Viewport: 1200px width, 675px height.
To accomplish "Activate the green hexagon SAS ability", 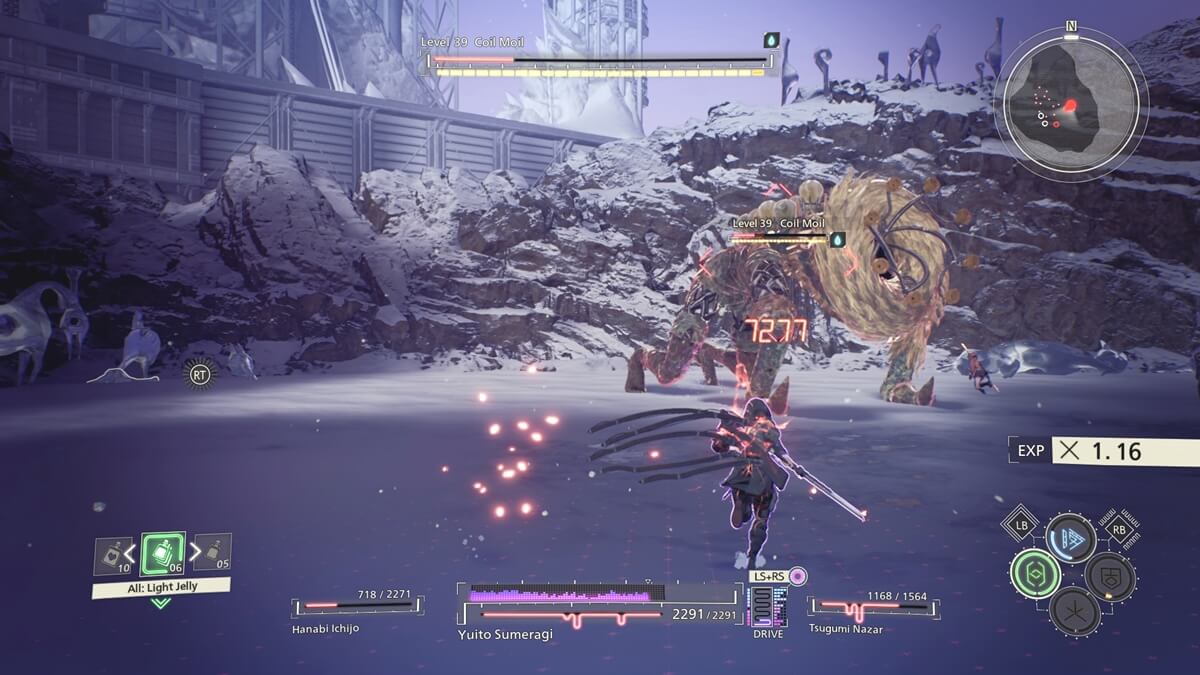I will (1035, 574).
